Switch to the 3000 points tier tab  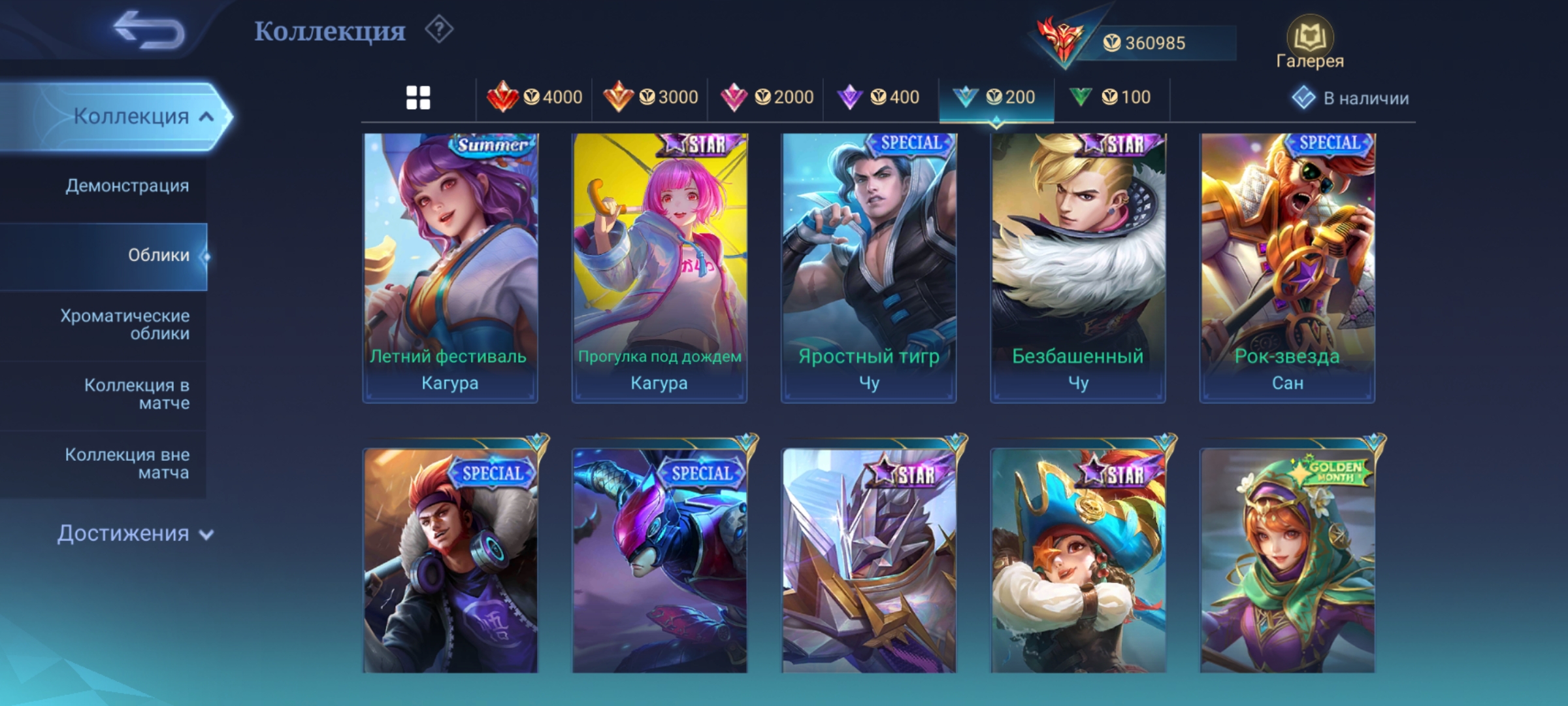point(650,98)
